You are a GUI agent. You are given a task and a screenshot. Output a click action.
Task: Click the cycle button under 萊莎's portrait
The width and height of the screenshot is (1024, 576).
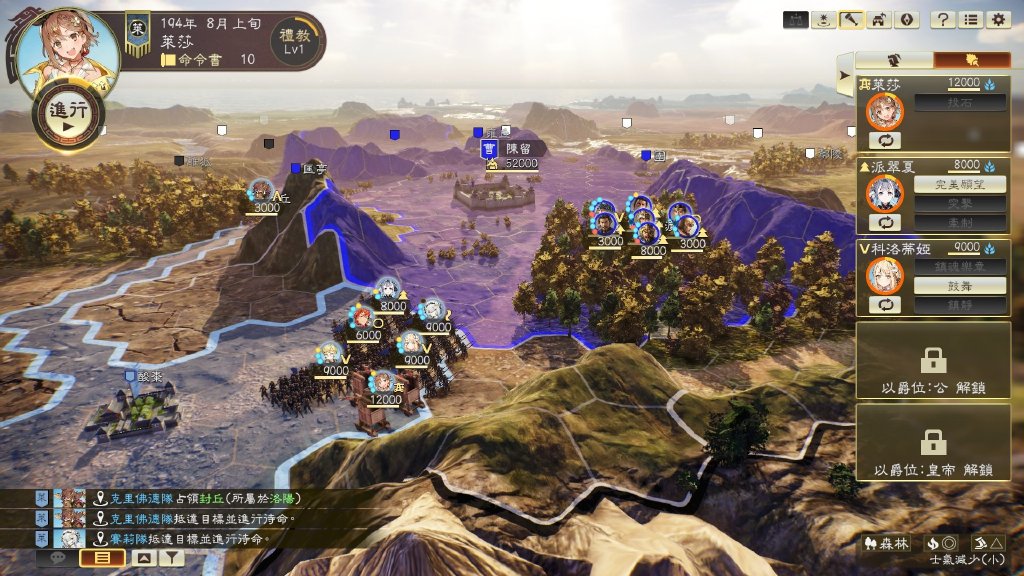(884, 140)
